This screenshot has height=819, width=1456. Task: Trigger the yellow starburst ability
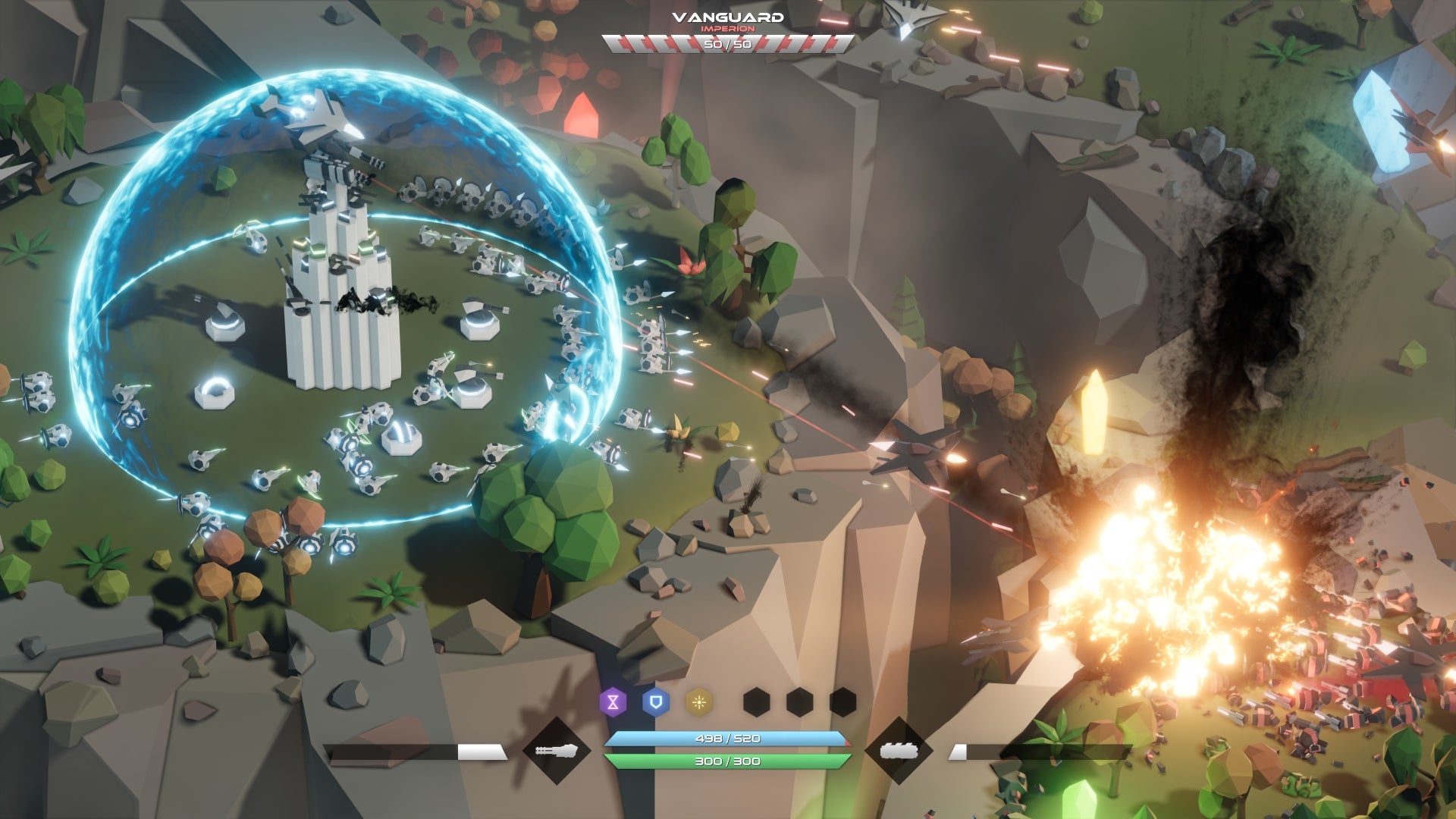click(699, 702)
